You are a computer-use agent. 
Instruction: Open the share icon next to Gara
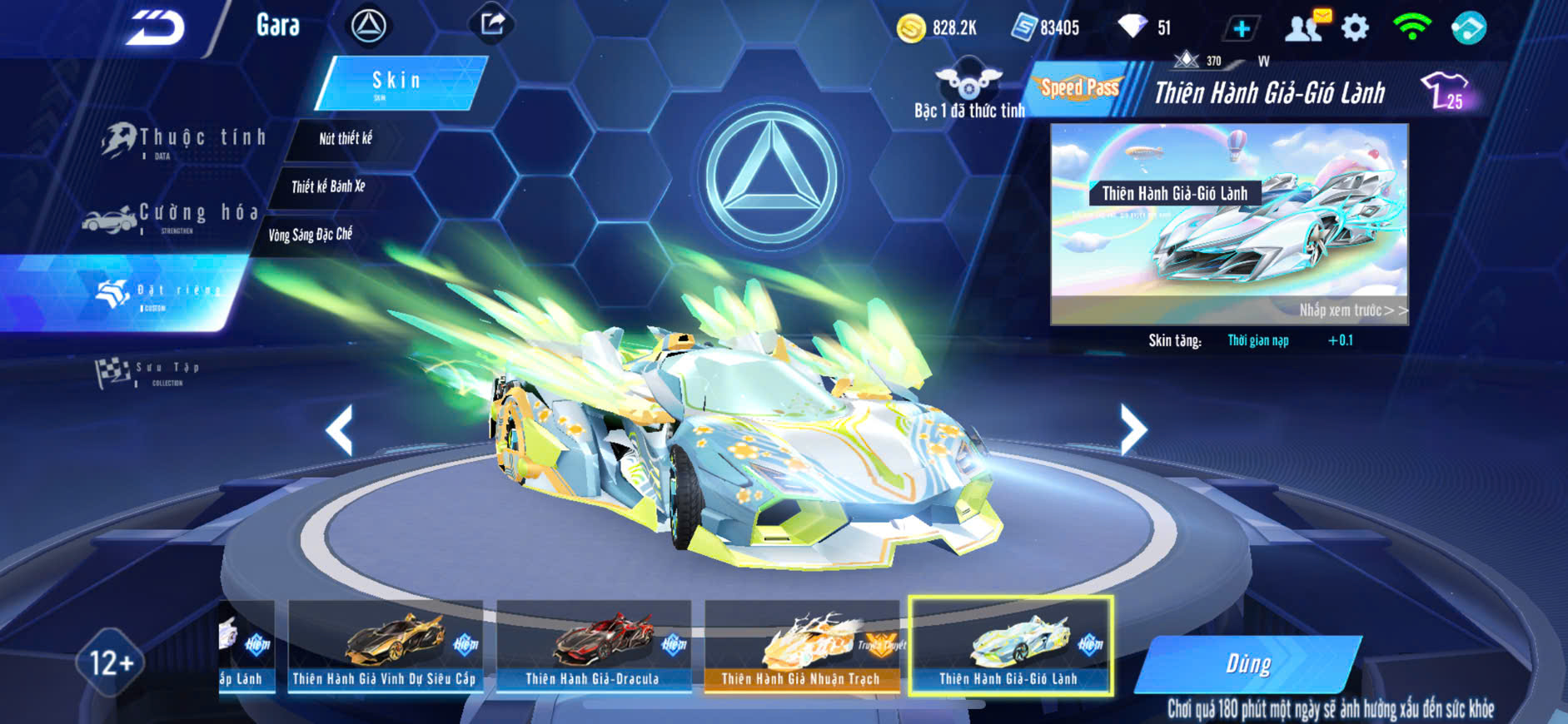492,24
